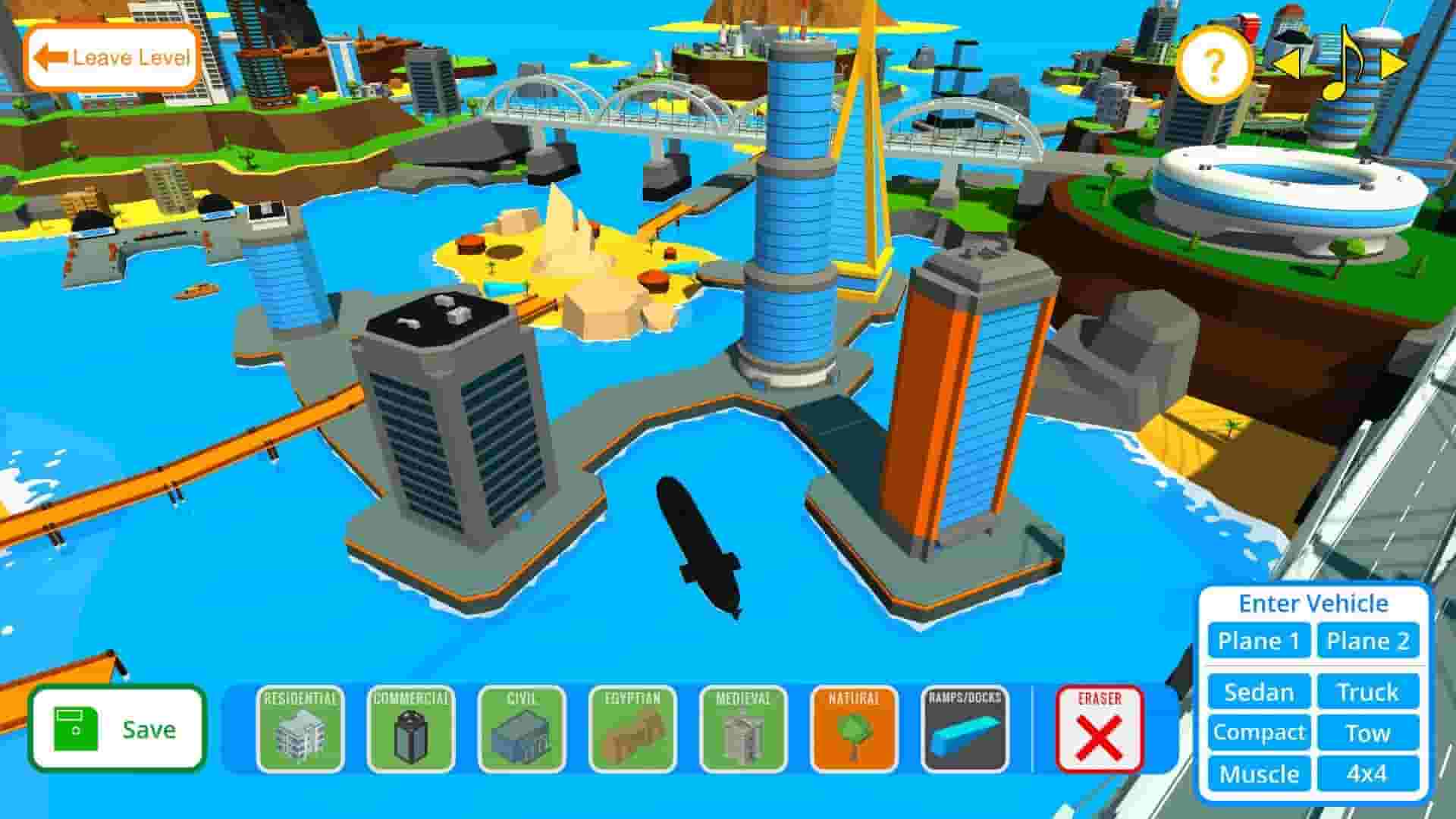Expand the Enter Vehicle panel header
Screen dimensions: 1456x819
pos(1313,602)
